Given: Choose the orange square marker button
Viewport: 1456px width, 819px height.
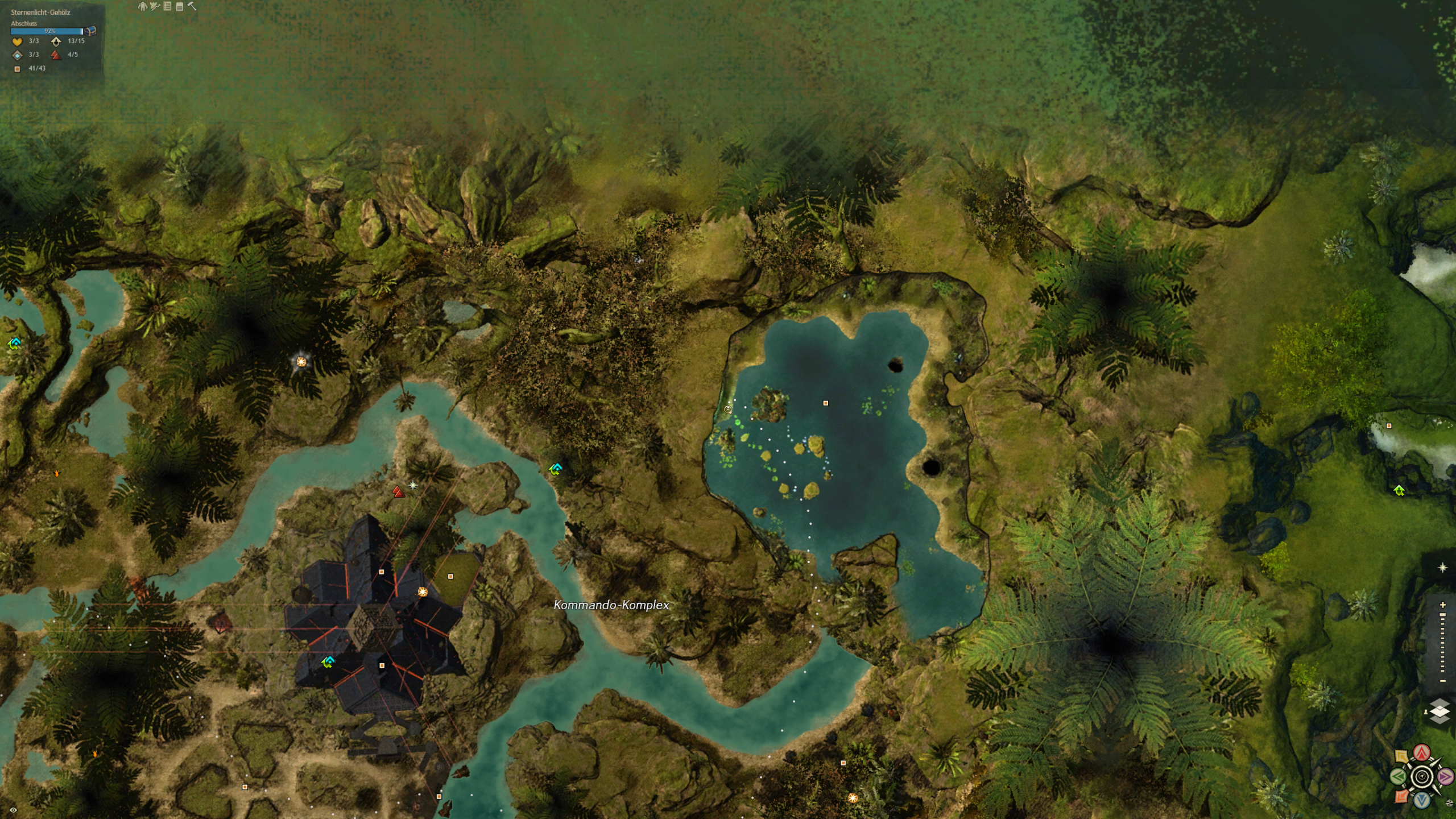Looking at the screenshot, I should tap(1402, 796).
